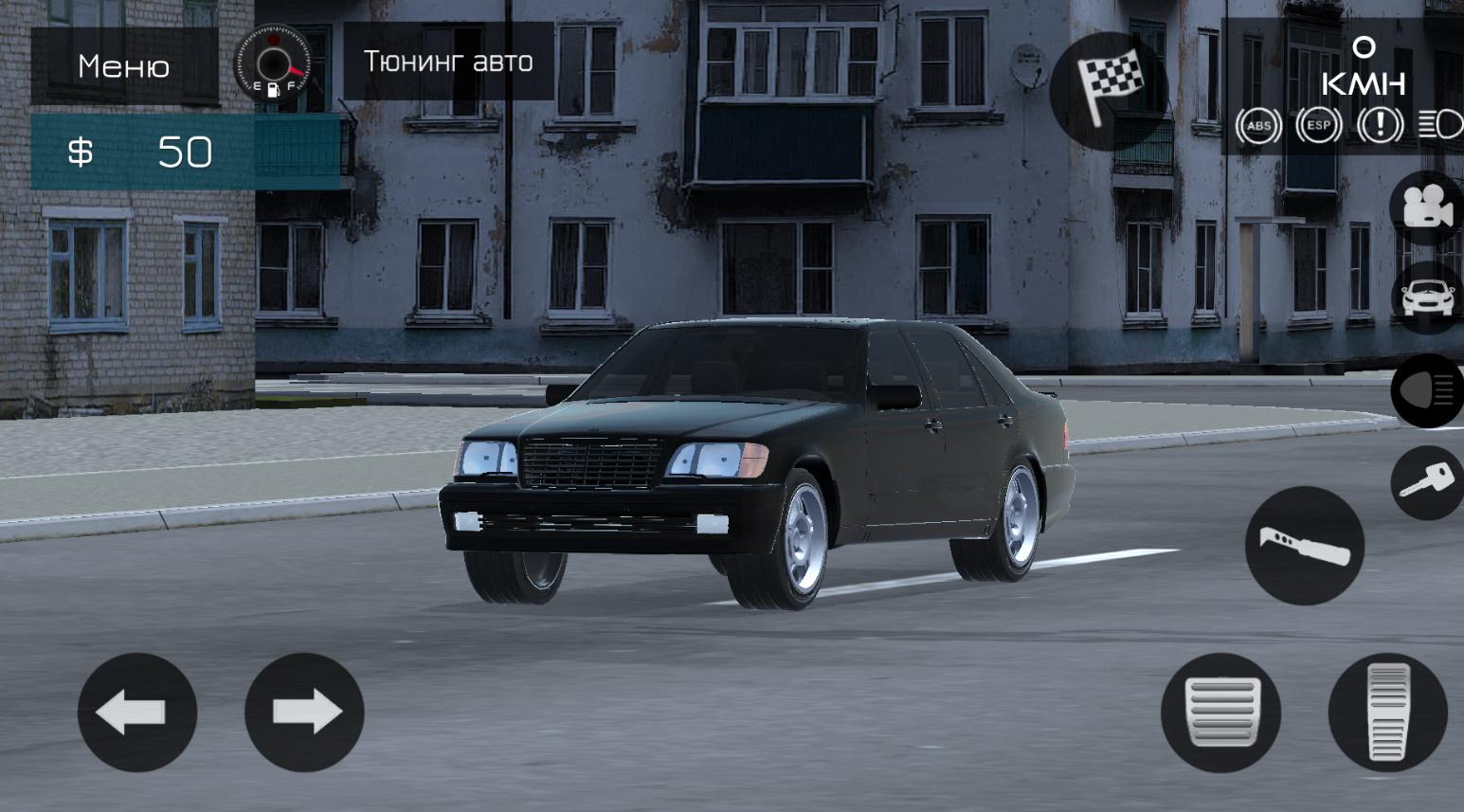Image resolution: width=1464 pixels, height=812 pixels.
Task: Toggle the headlights with the light icon
Action: click(x=1427, y=391)
